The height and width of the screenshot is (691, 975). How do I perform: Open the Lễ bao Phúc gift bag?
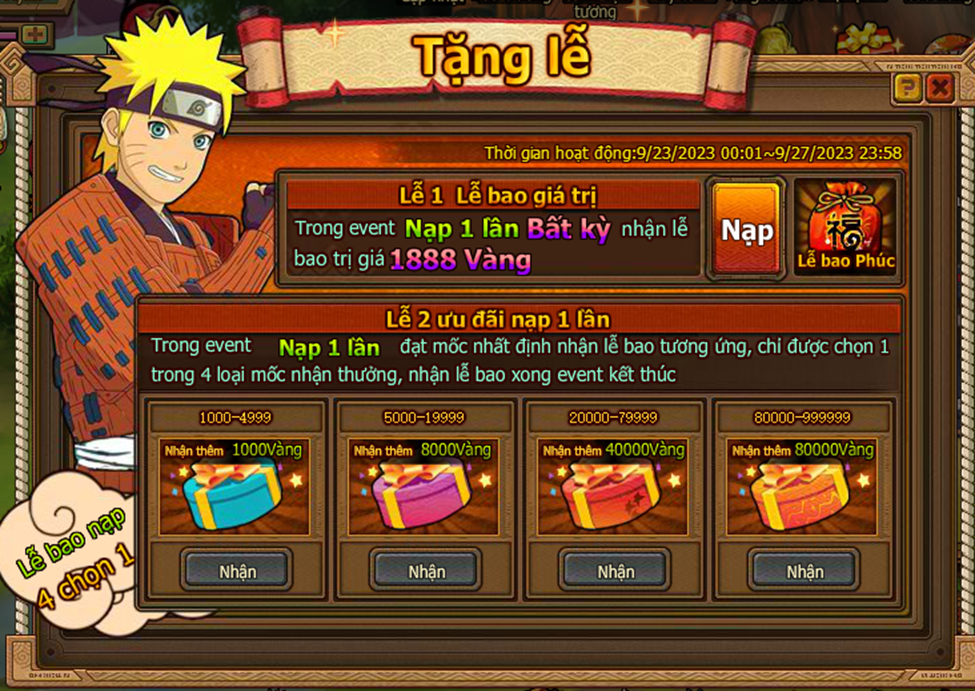tap(845, 229)
